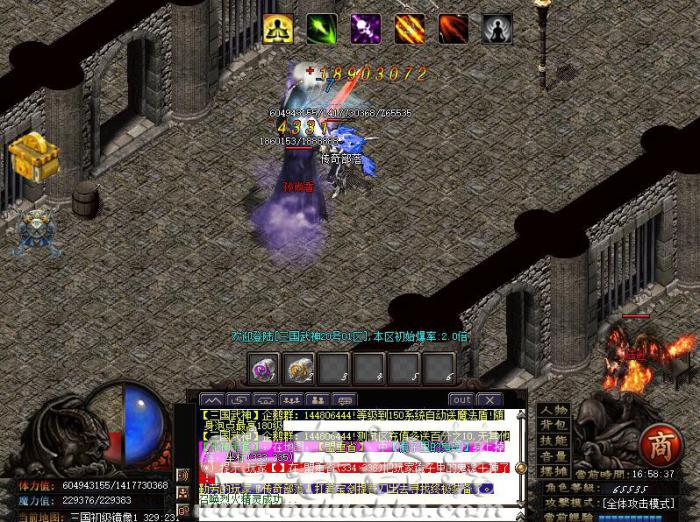Open the 摆摊 stall menu
The image size is (700, 522).
(x=553, y=470)
